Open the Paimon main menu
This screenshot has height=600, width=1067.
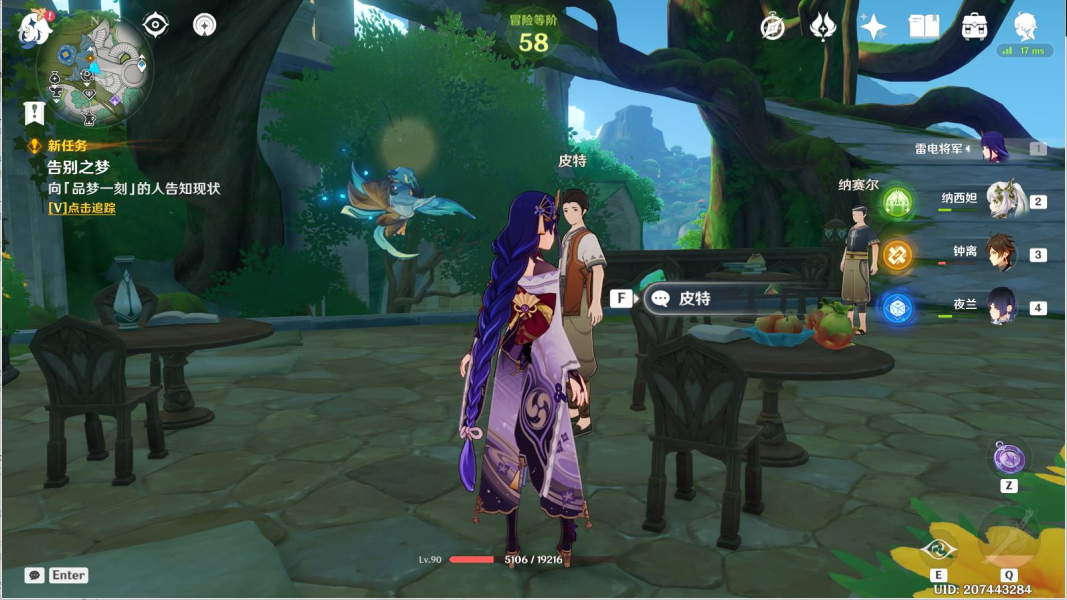[34, 28]
